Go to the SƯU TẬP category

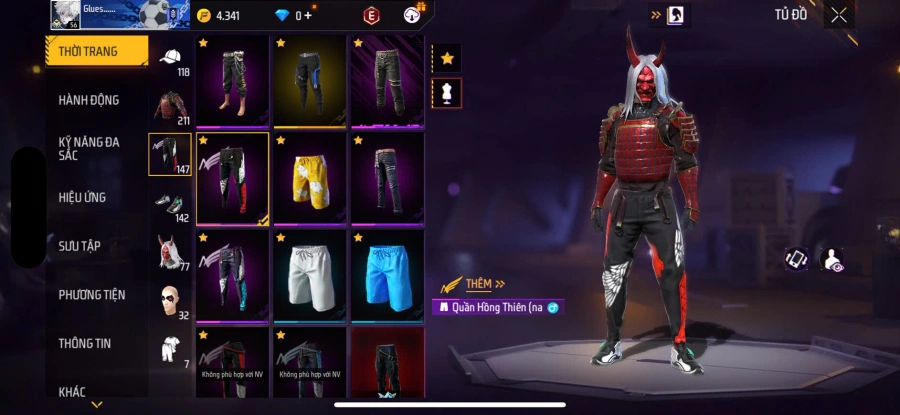point(79,246)
